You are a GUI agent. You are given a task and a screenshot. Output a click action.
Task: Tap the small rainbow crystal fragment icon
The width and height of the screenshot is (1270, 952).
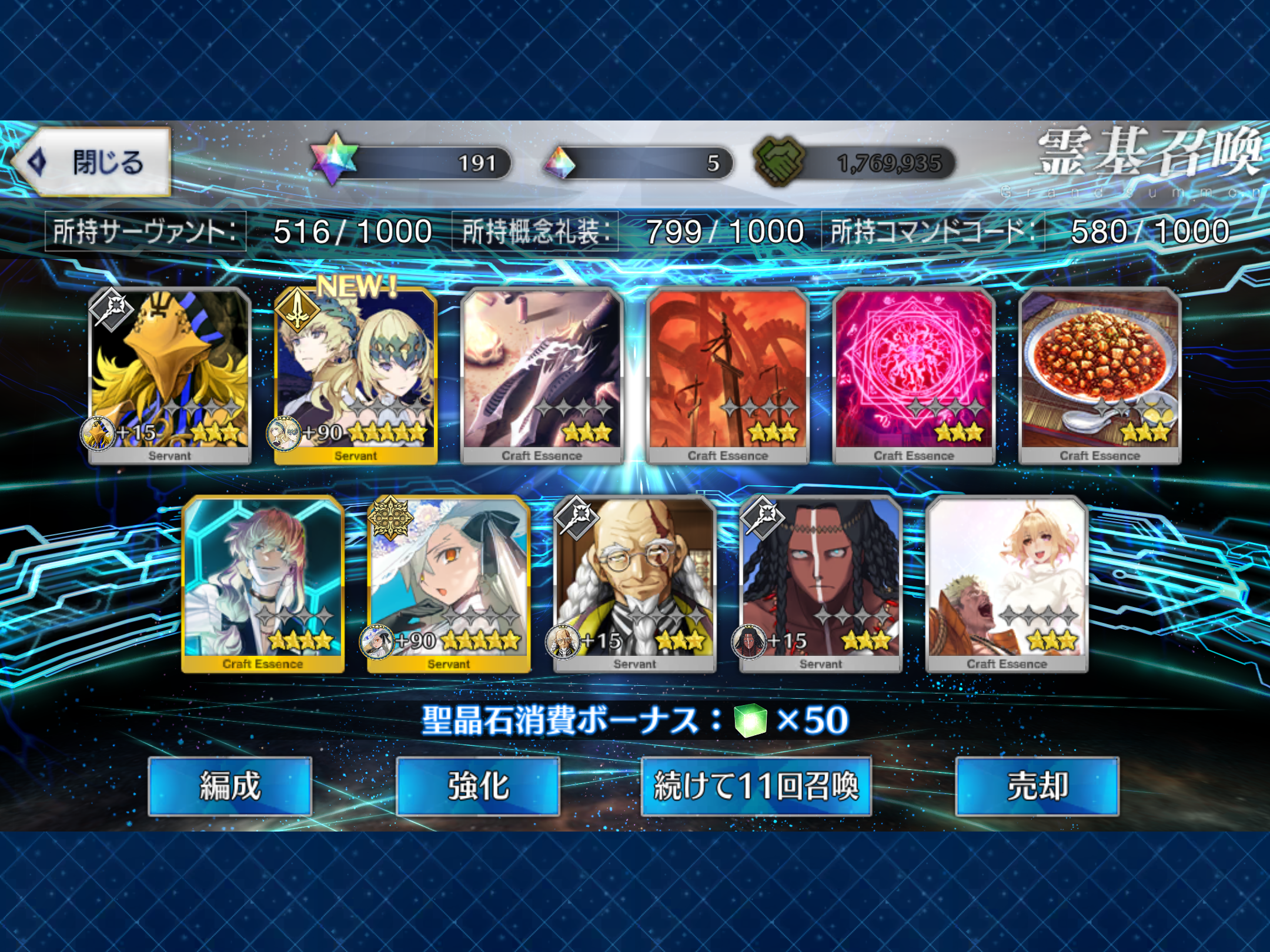tap(560, 163)
